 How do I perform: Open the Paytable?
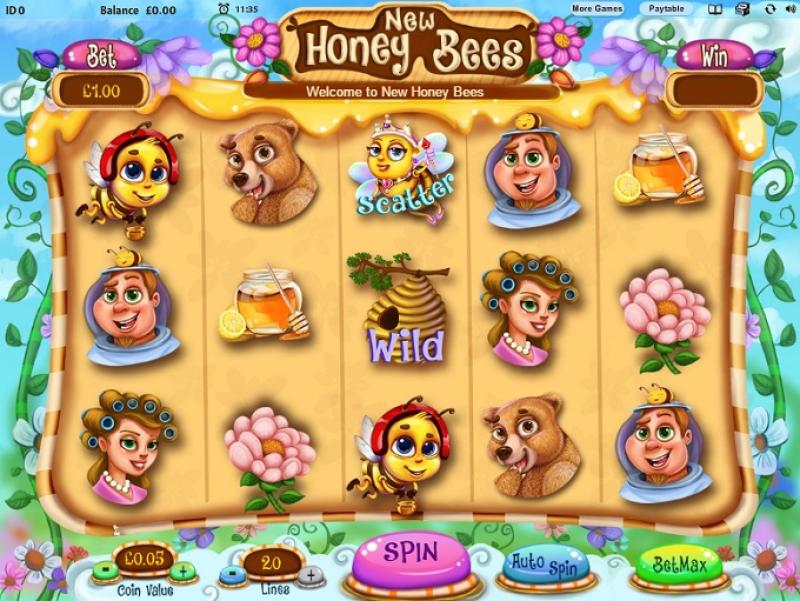(667, 9)
